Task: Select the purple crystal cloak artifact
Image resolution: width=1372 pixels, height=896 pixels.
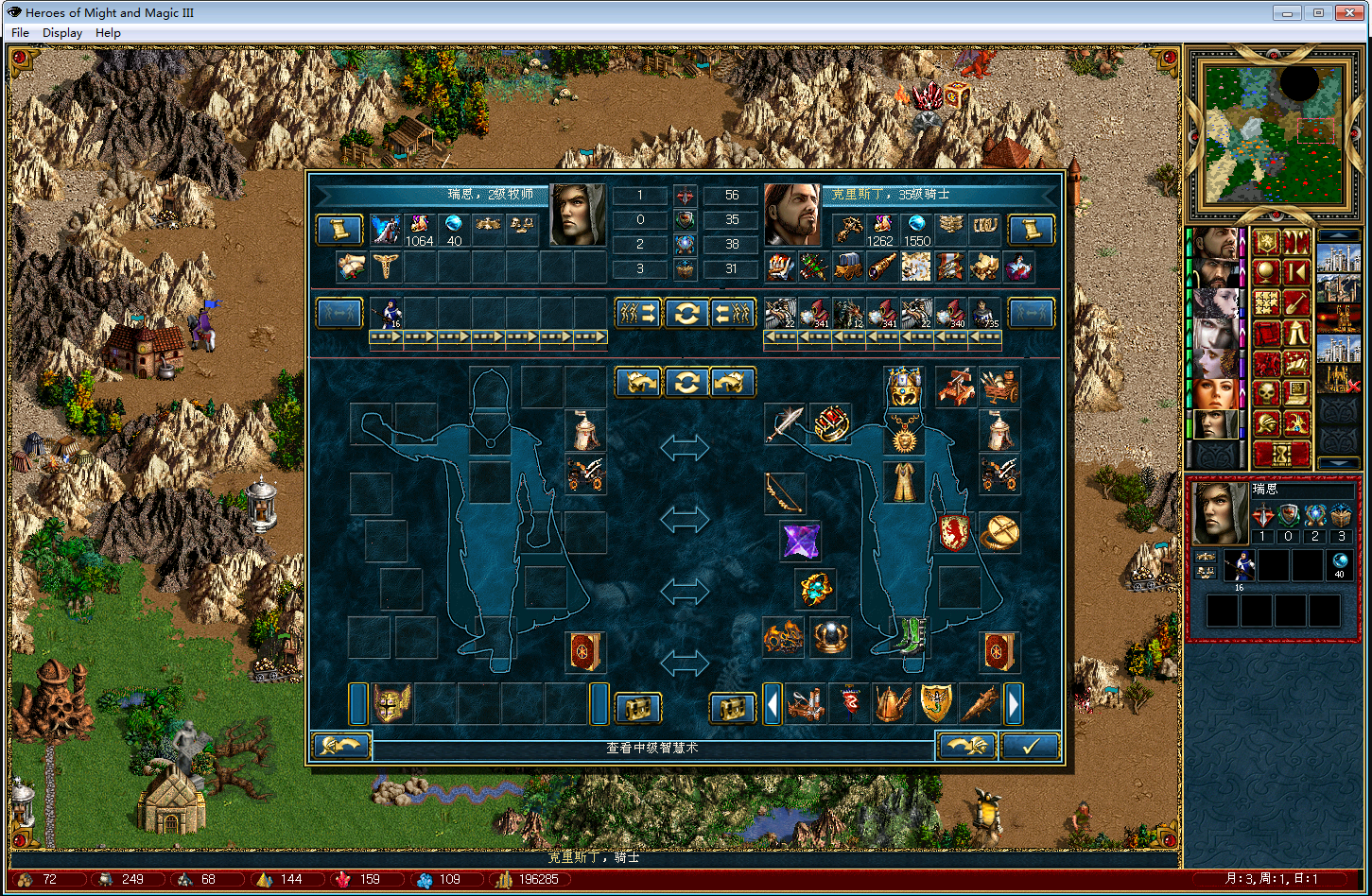Action: tap(800, 540)
